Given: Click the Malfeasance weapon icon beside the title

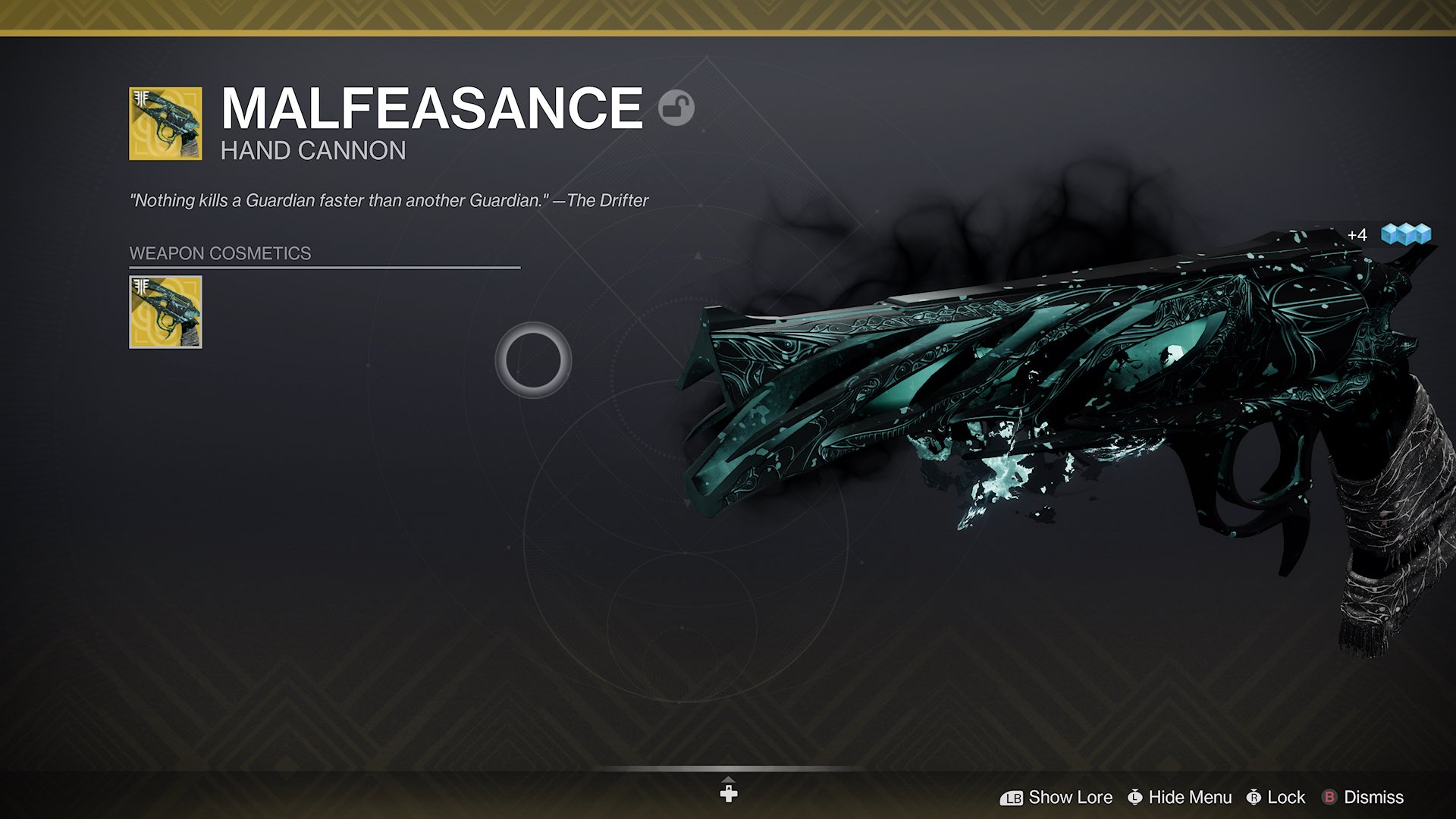Looking at the screenshot, I should 165,123.
